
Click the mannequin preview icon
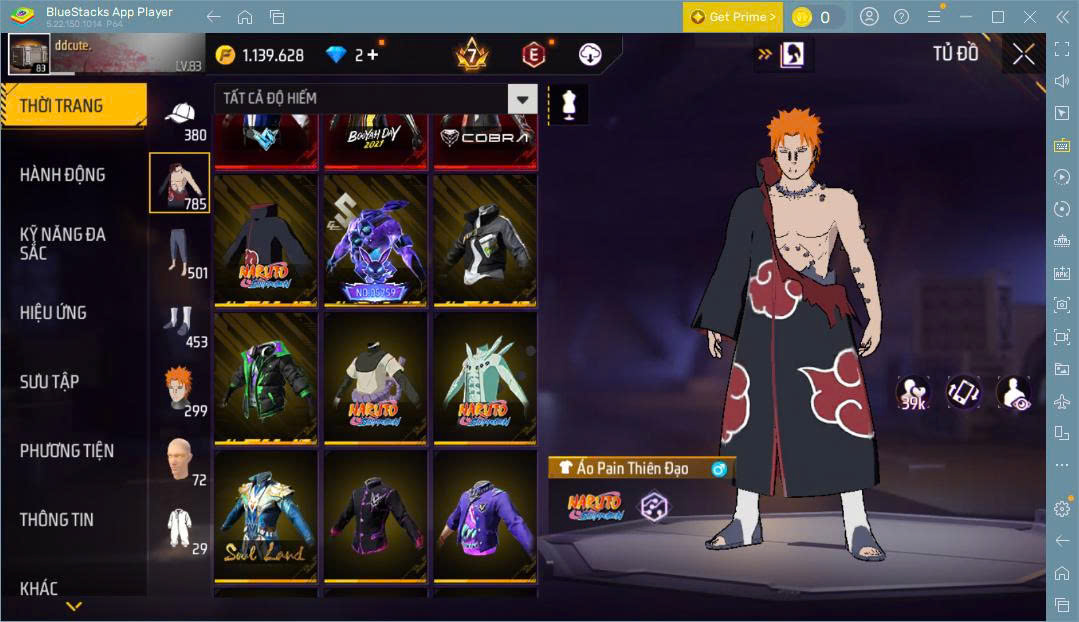[569, 105]
